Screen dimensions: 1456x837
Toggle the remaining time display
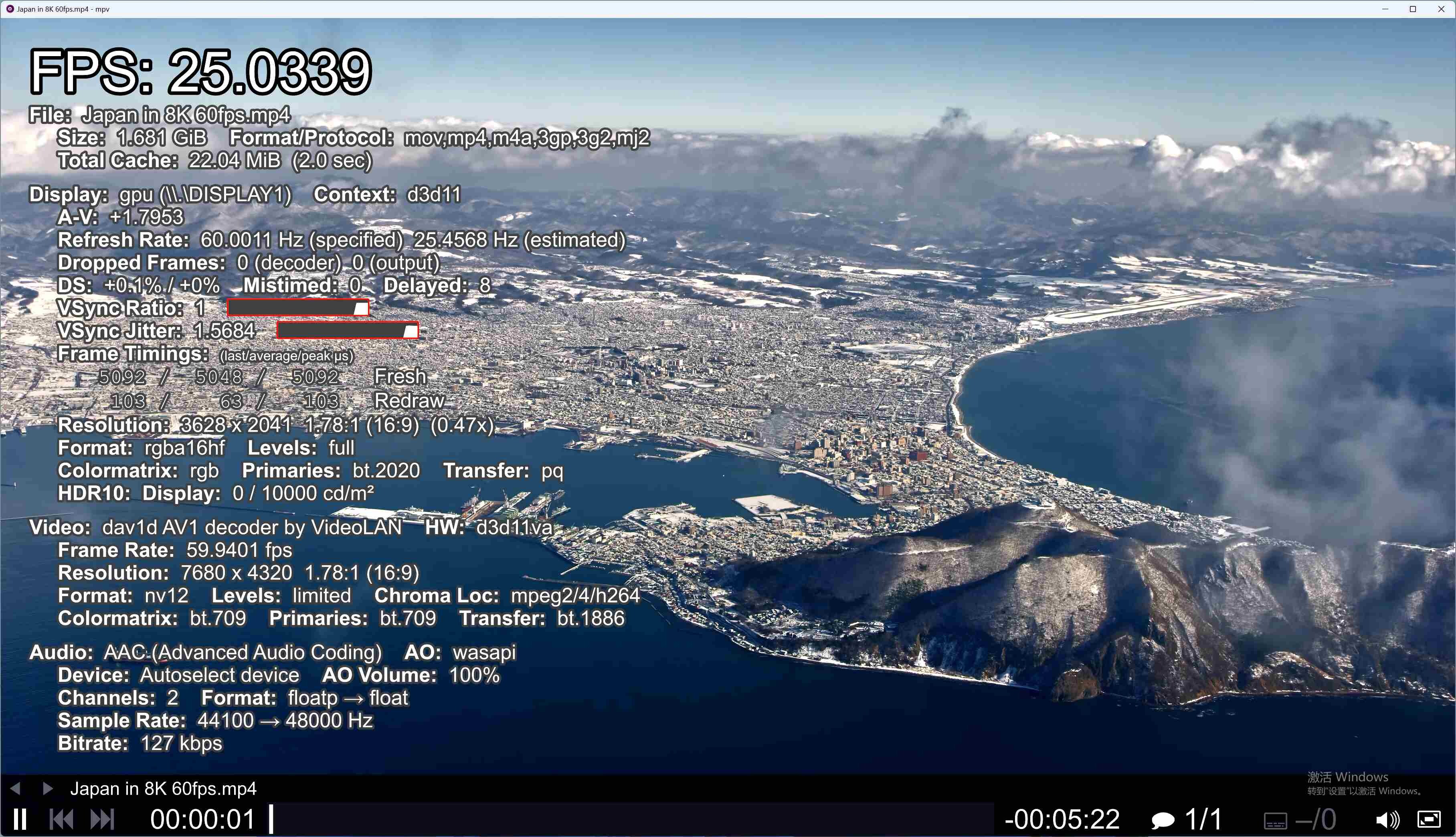[x=1062, y=819]
